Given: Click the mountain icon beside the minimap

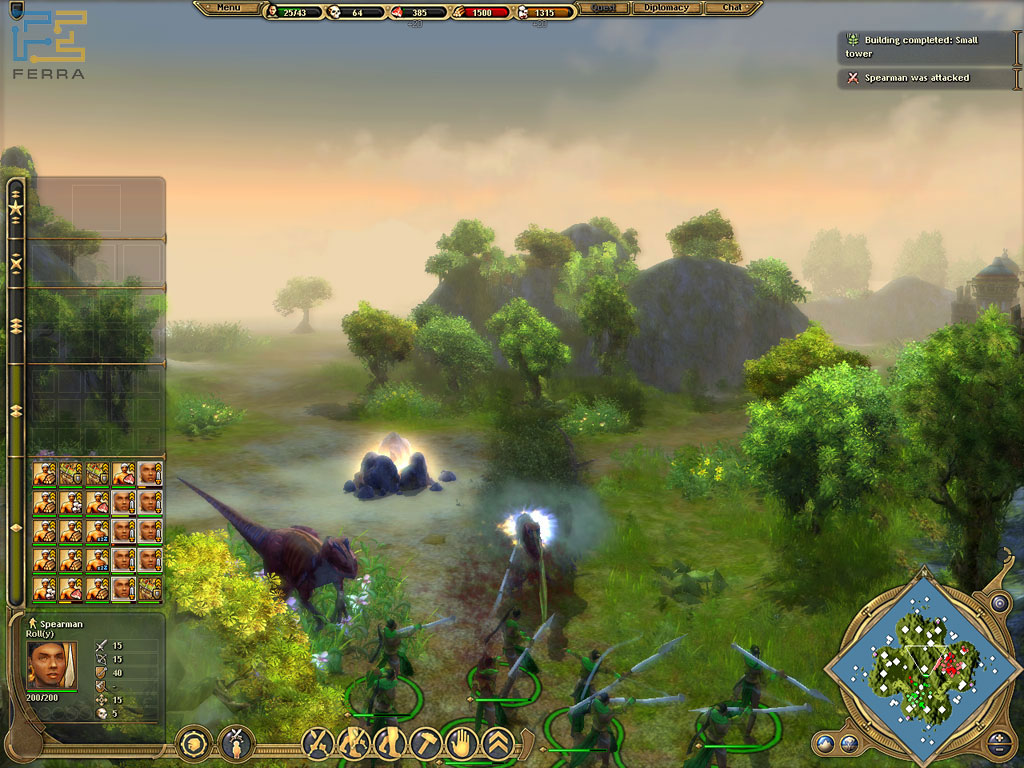Looking at the screenshot, I should pyautogui.click(x=827, y=742).
